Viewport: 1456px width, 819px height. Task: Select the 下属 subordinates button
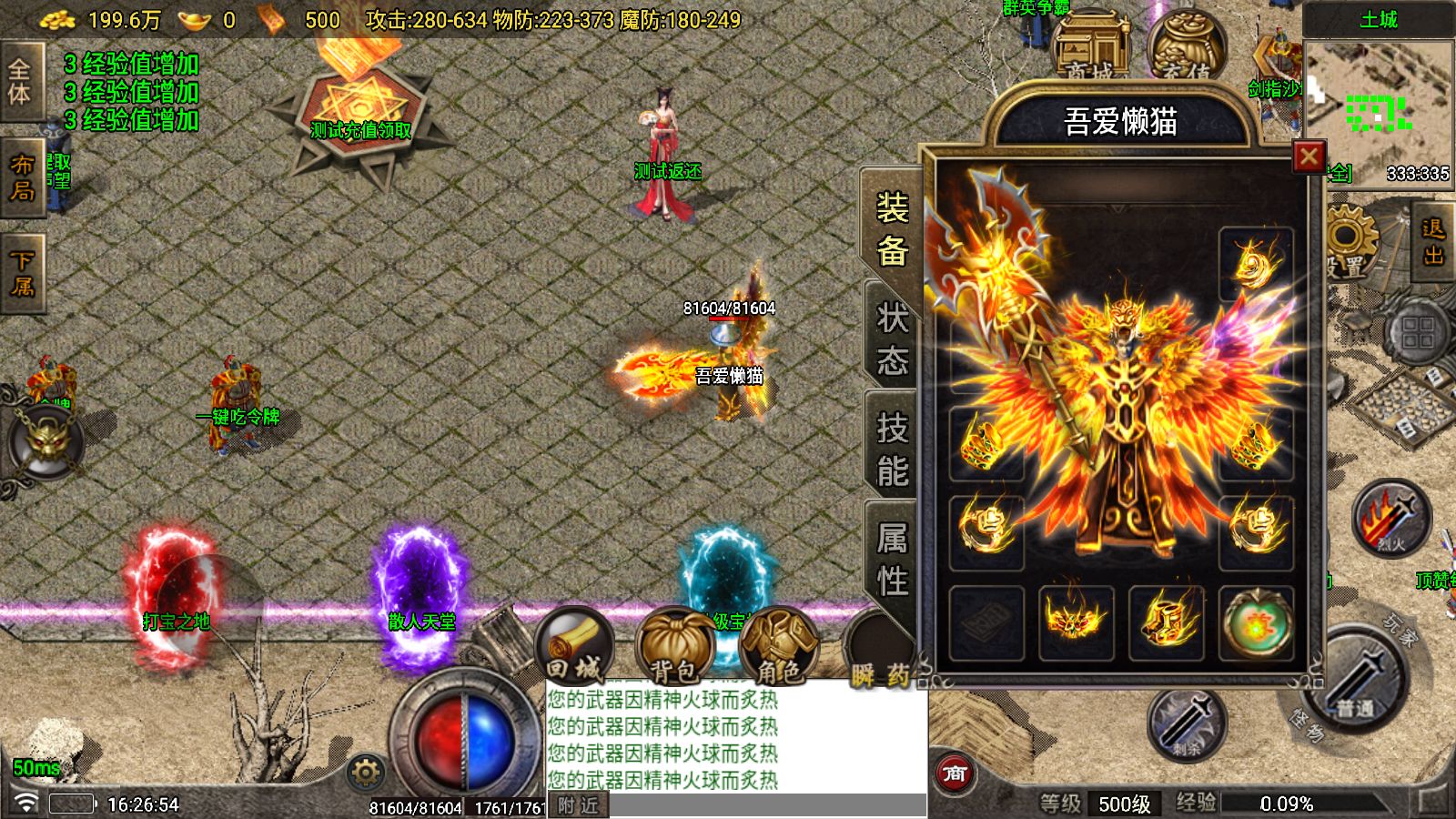[22, 274]
